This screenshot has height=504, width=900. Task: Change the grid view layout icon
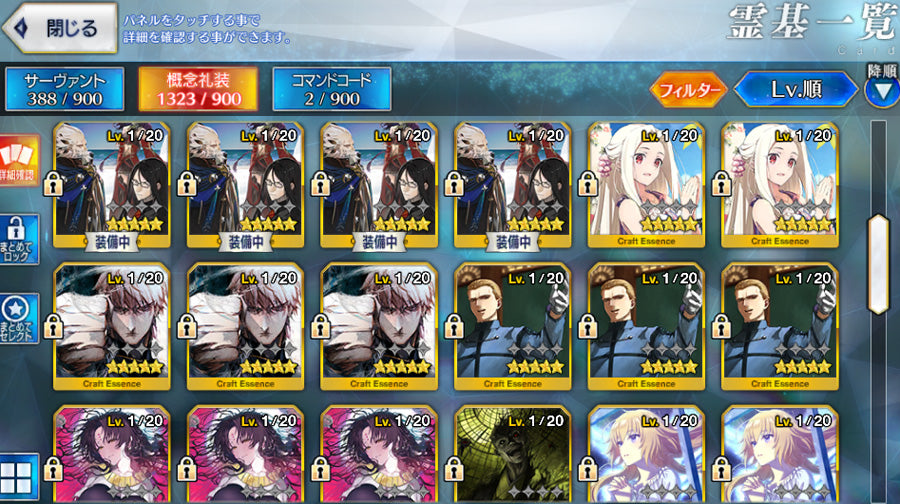pos(19,476)
